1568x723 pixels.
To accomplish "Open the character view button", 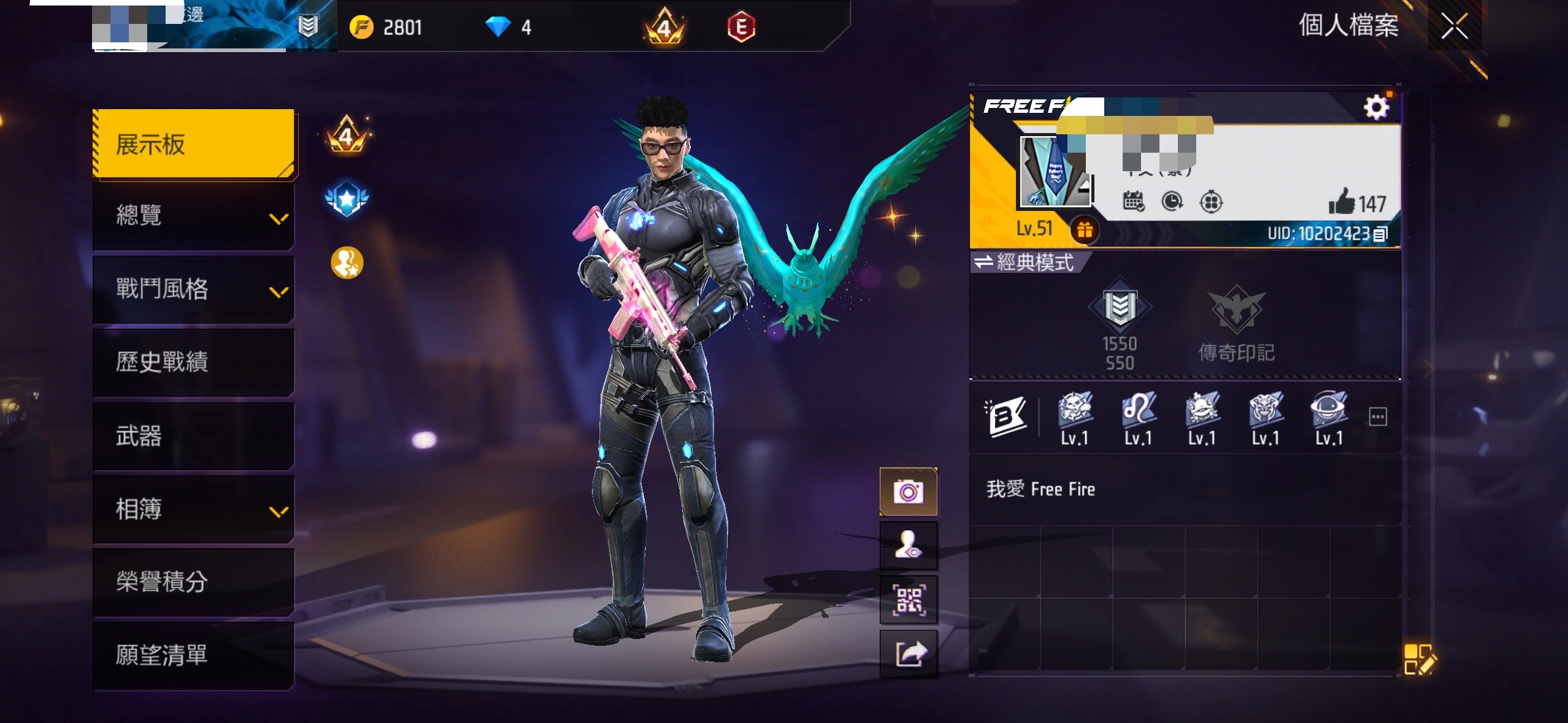I will [909, 545].
